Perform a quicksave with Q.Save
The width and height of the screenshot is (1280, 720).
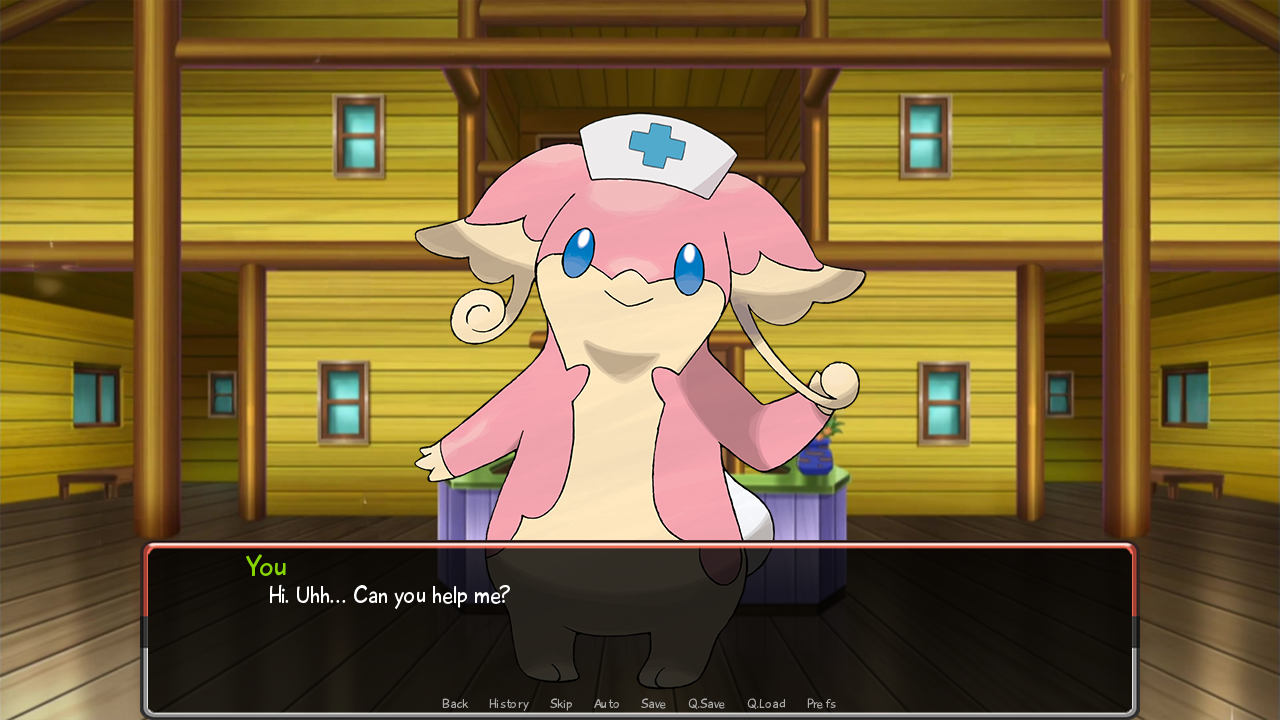coord(706,703)
